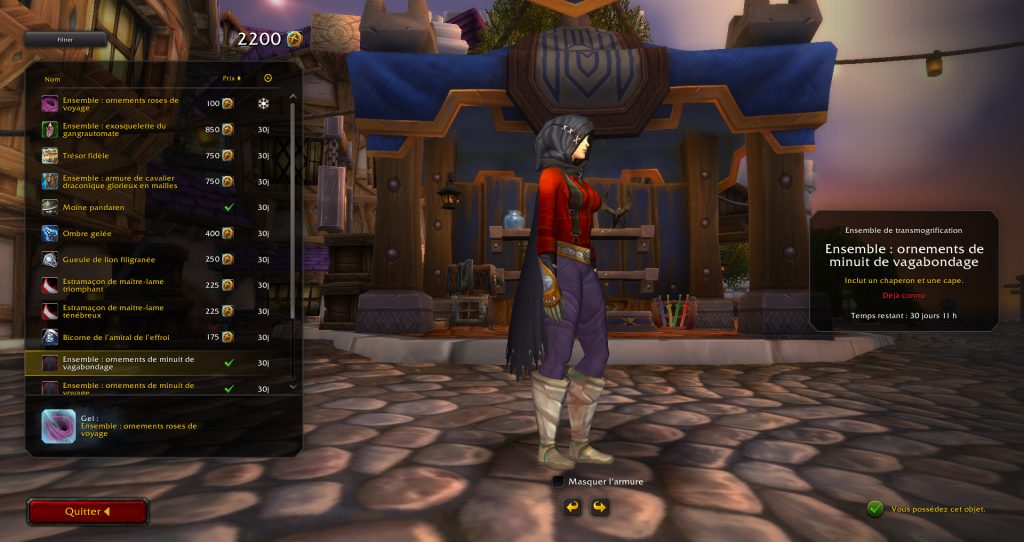The width and height of the screenshot is (1024, 542).
Task: Open the Filtrer filter button
Action: (65, 40)
